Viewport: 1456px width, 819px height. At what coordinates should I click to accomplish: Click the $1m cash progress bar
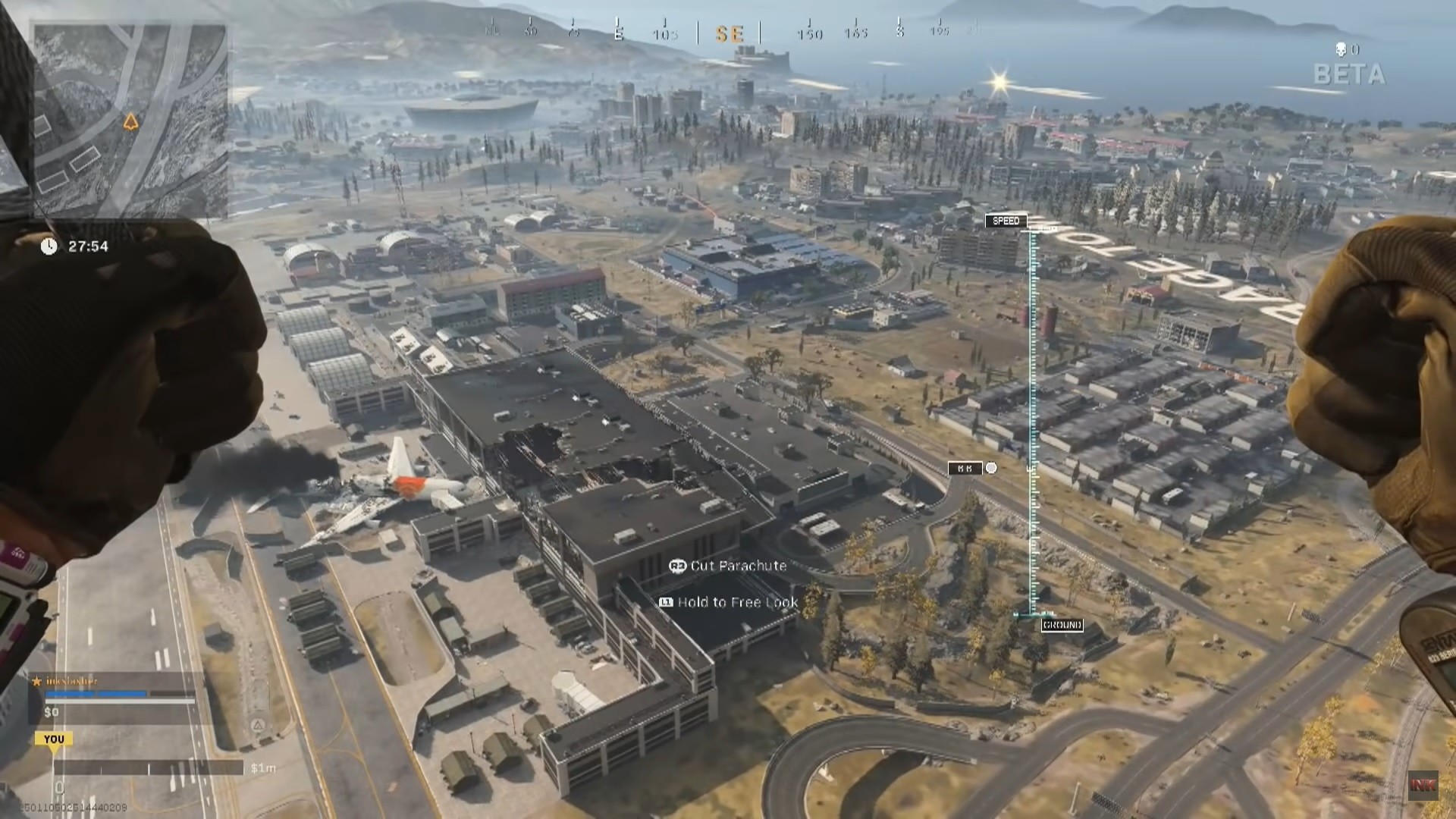point(152,767)
